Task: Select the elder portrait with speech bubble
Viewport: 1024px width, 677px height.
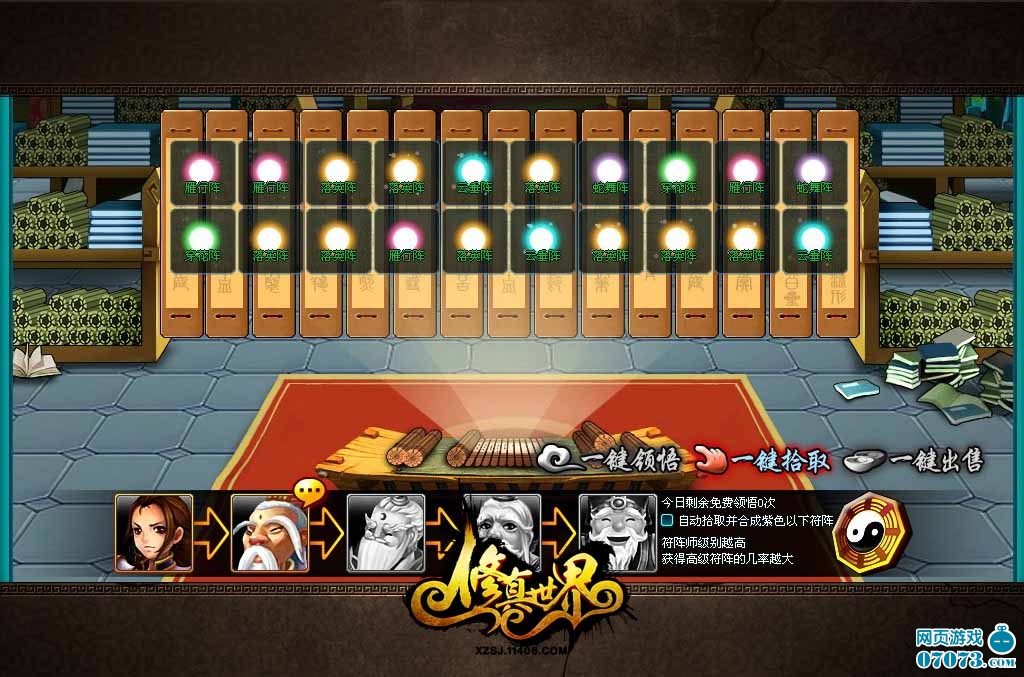Action: click(270, 533)
